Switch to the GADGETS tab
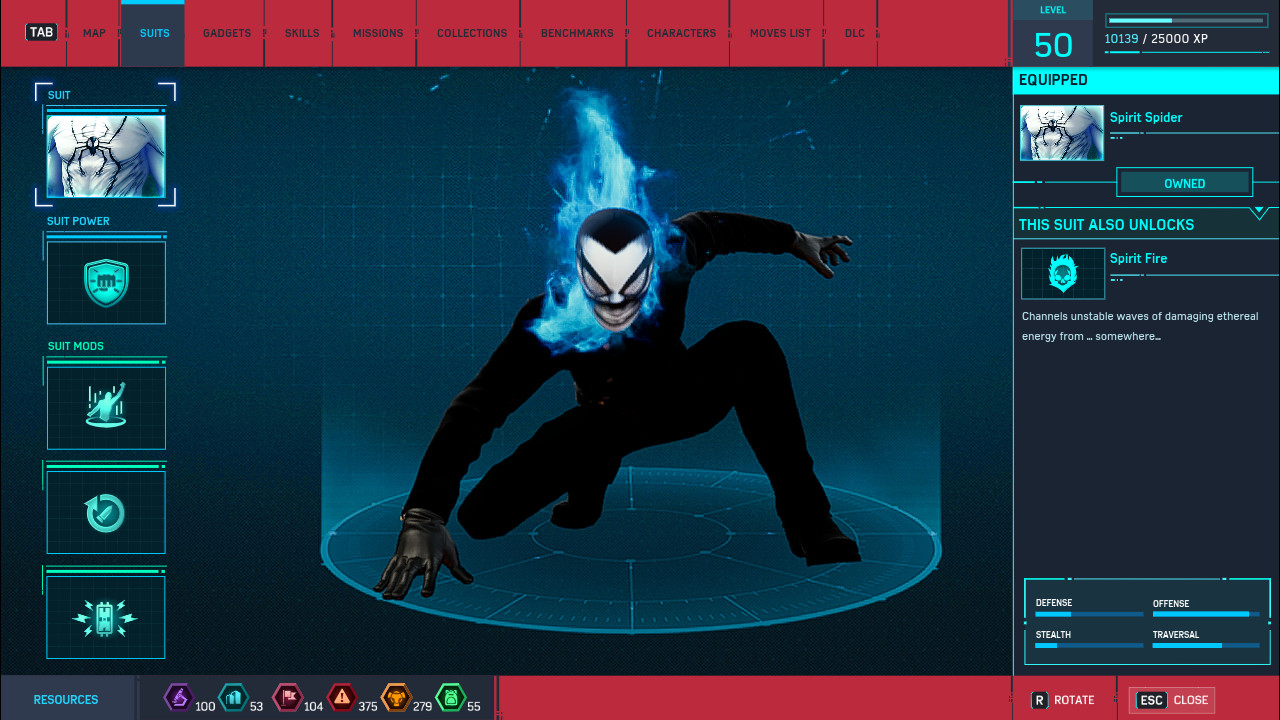Image resolution: width=1280 pixels, height=720 pixels. (x=226, y=33)
